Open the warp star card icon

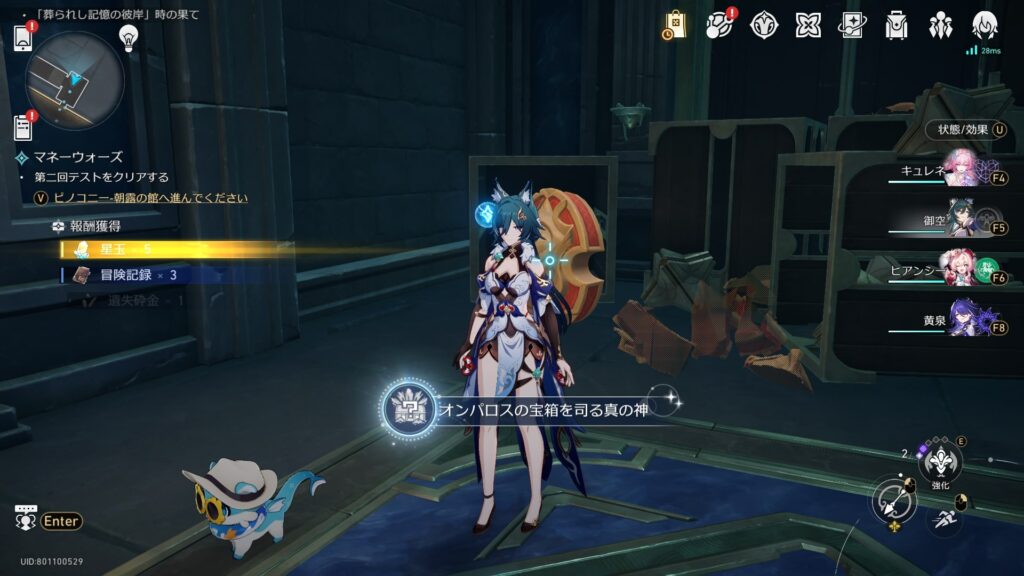pos(852,25)
